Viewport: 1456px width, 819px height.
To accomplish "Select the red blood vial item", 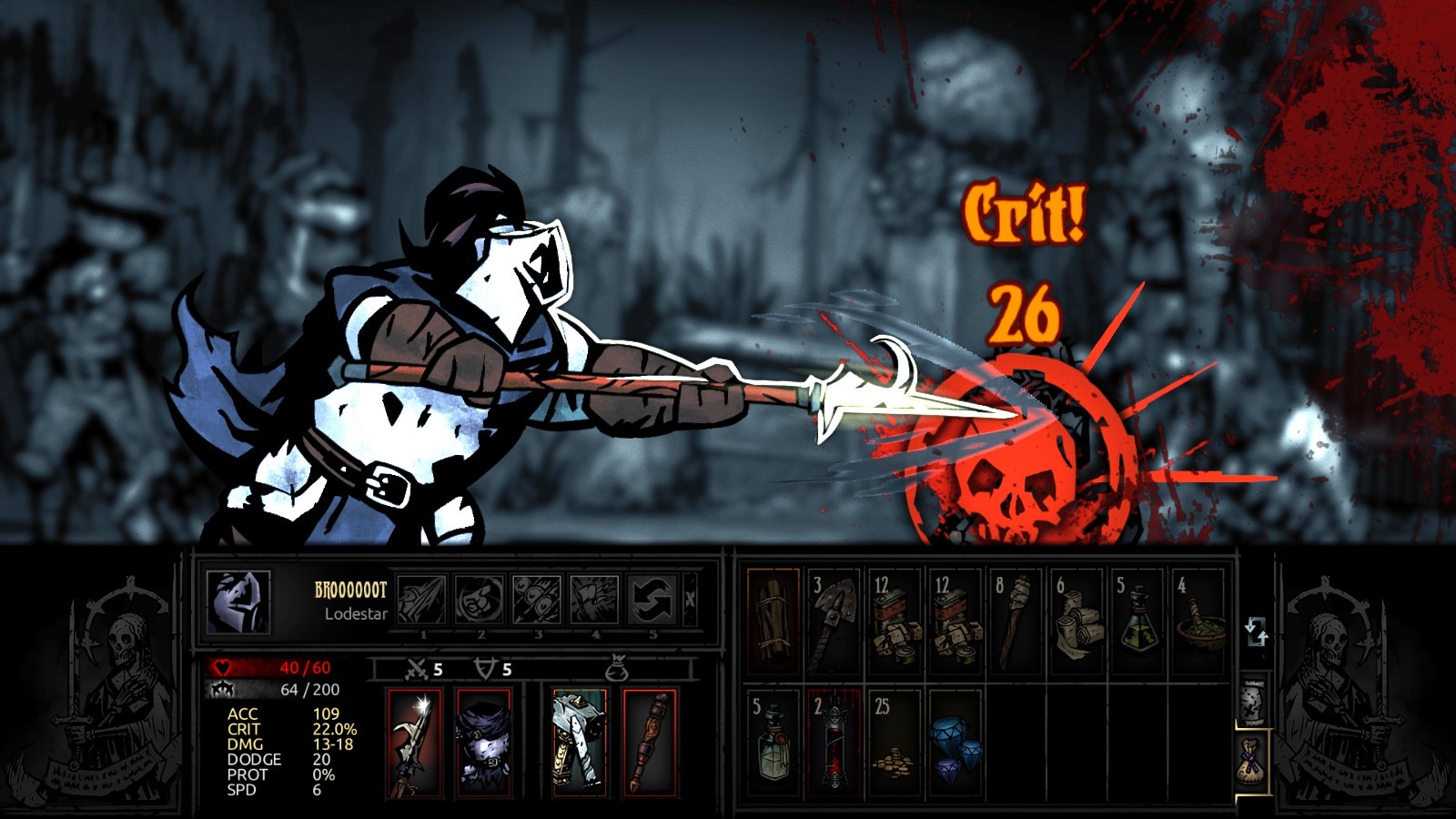I will click(x=834, y=741).
